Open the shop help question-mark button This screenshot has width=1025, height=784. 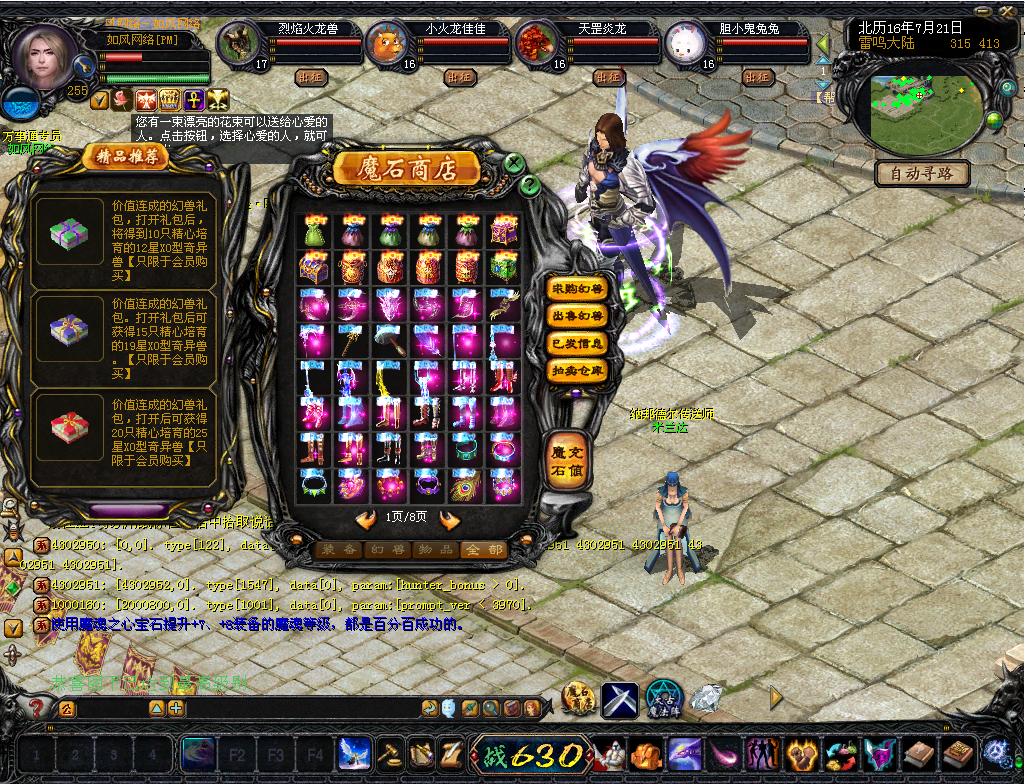pos(530,185)
